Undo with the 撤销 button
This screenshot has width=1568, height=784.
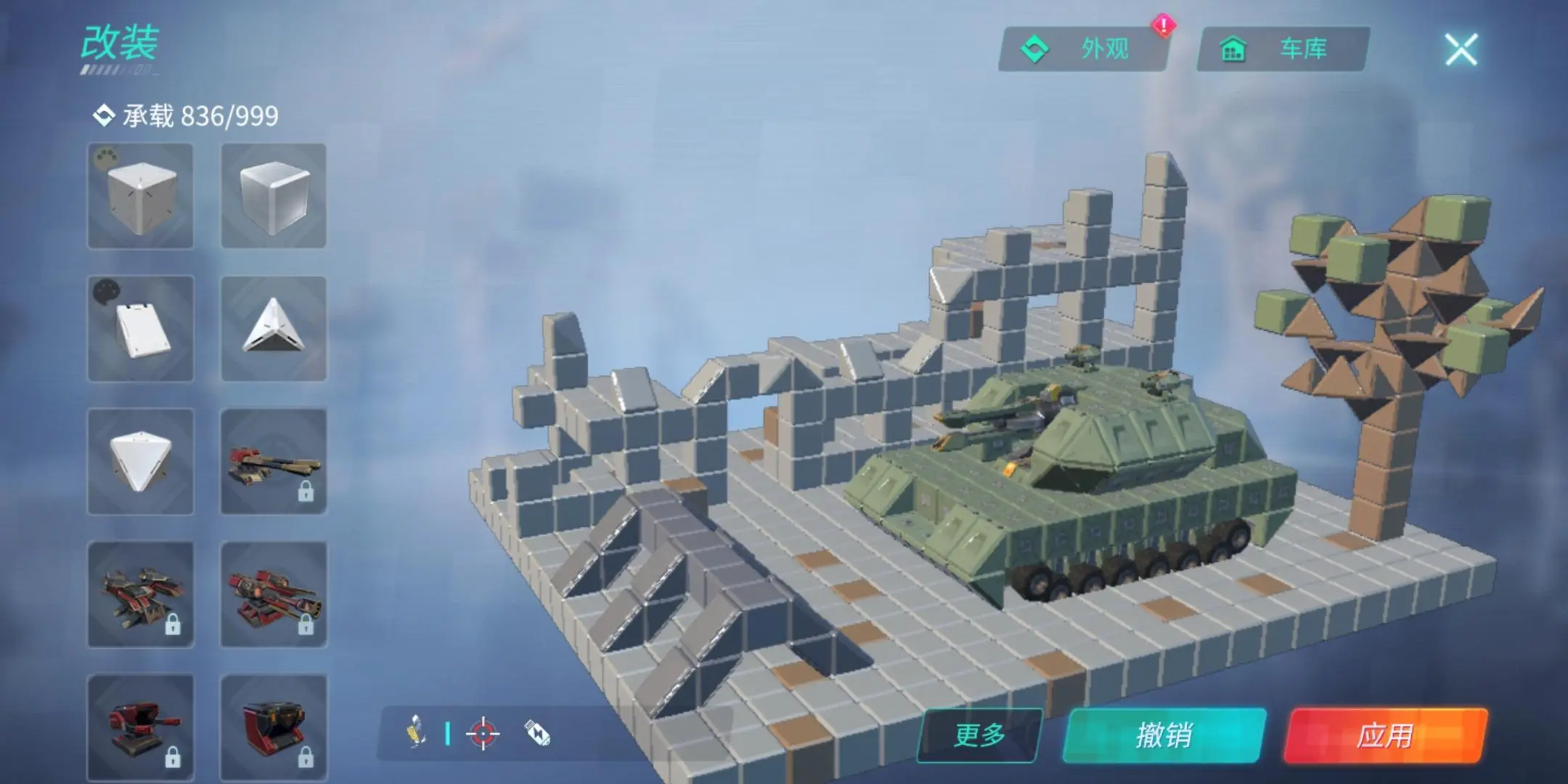coord(1164,735)
